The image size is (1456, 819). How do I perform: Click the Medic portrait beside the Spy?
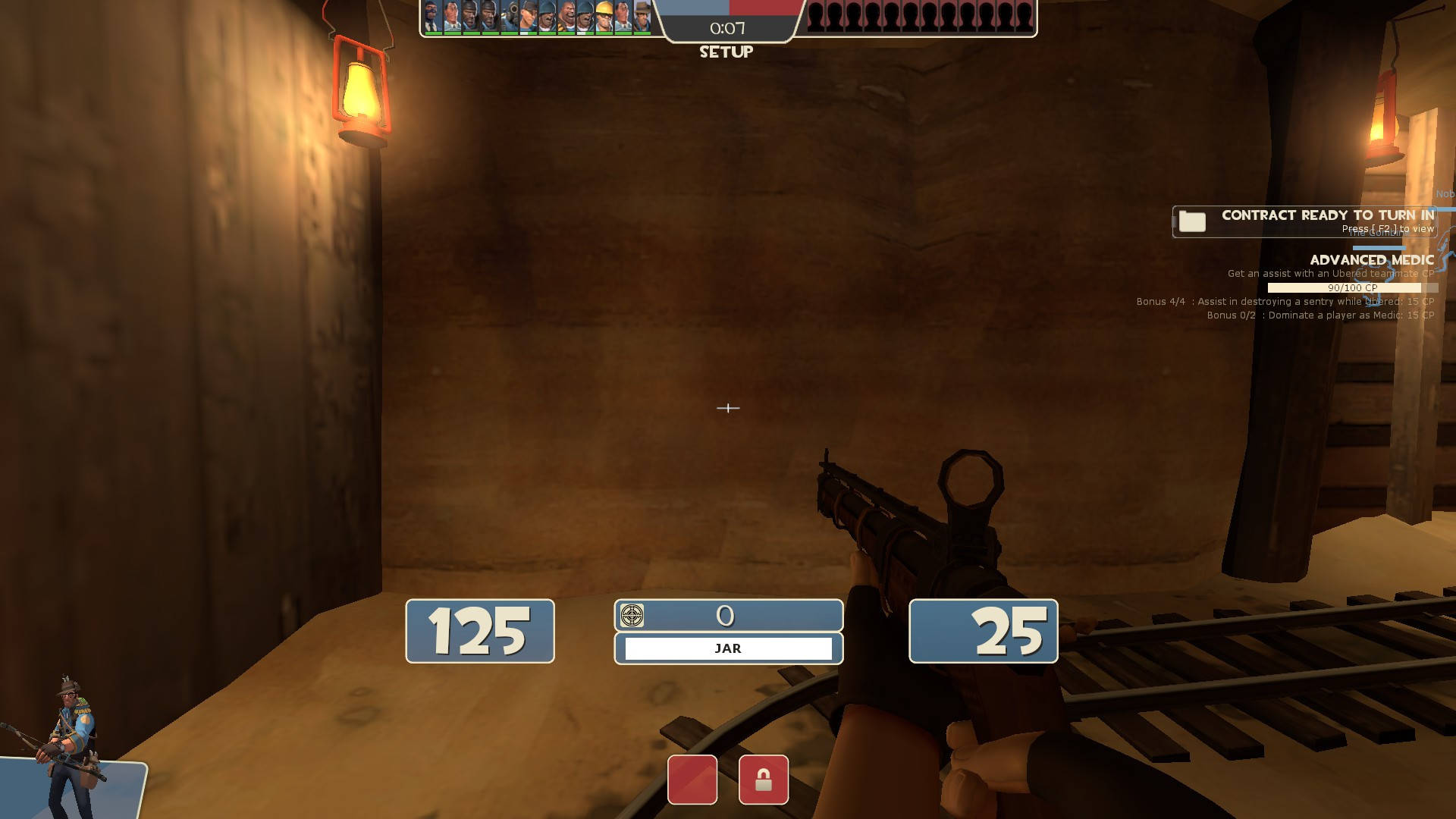pos(451,15)
